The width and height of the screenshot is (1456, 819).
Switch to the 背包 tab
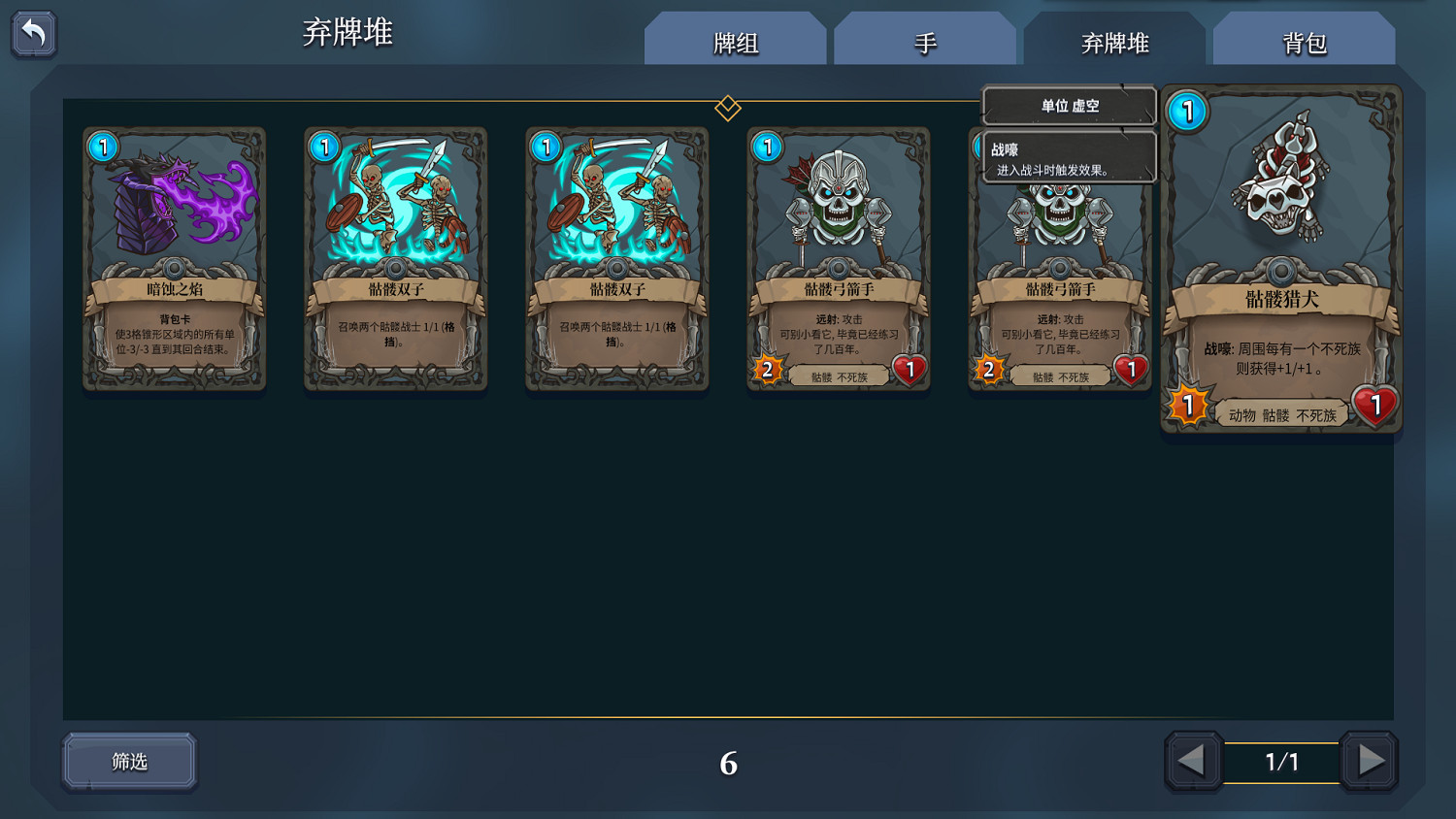(x=1303, y=41)
